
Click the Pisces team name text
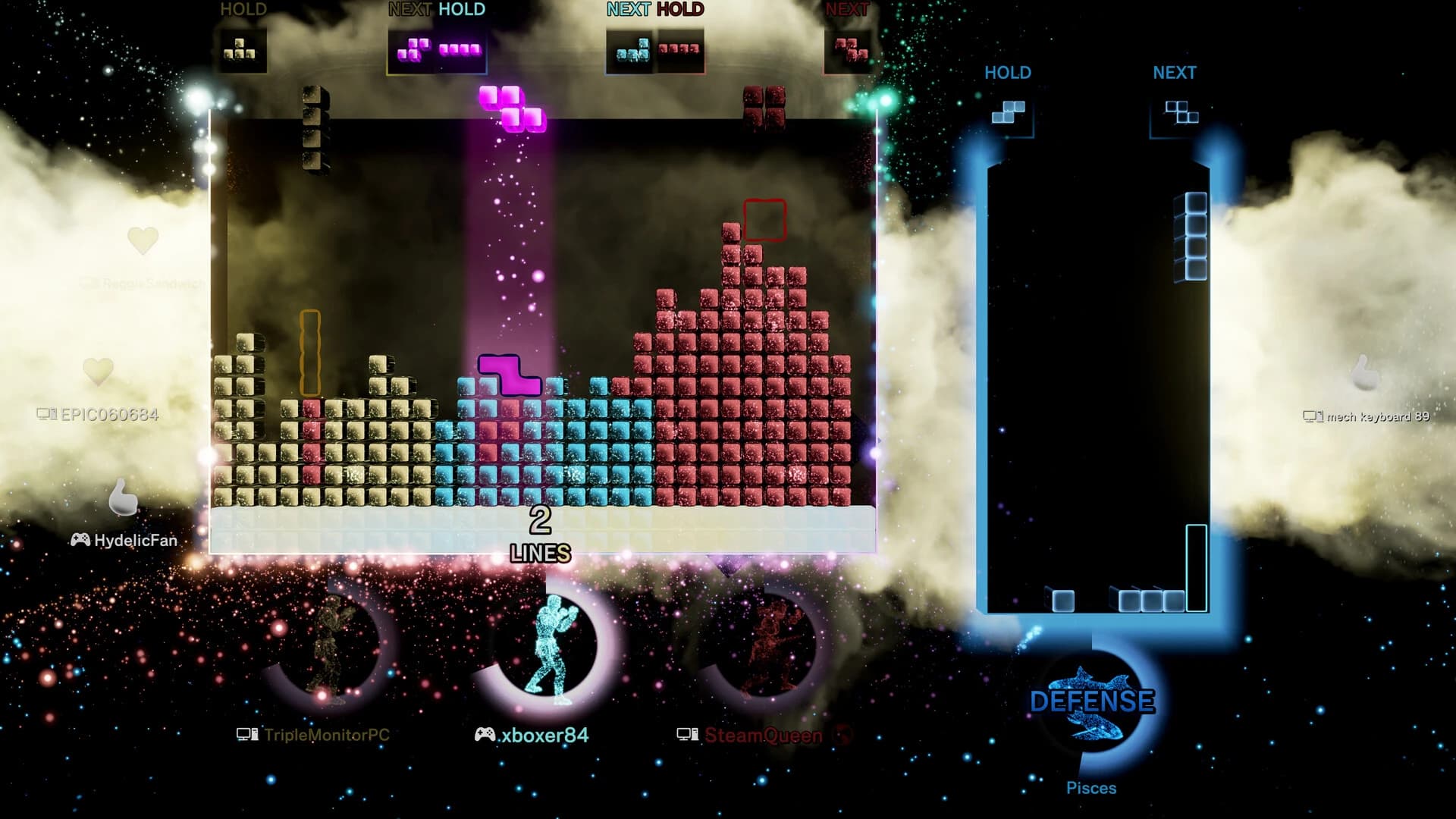pos(1092,787)
